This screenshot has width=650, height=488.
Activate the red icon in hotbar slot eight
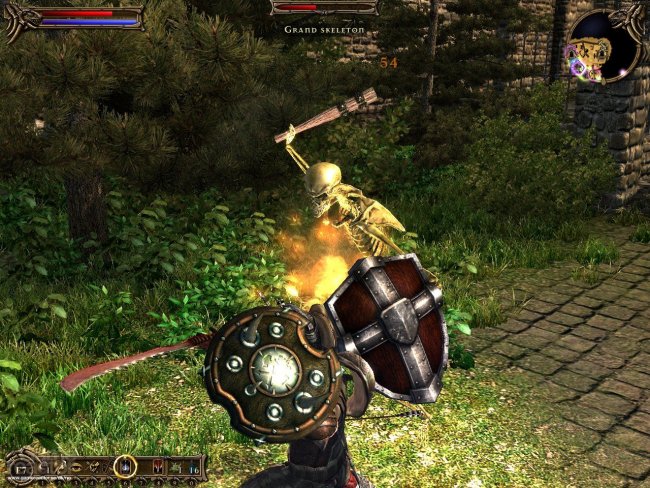tap(157, 466)
